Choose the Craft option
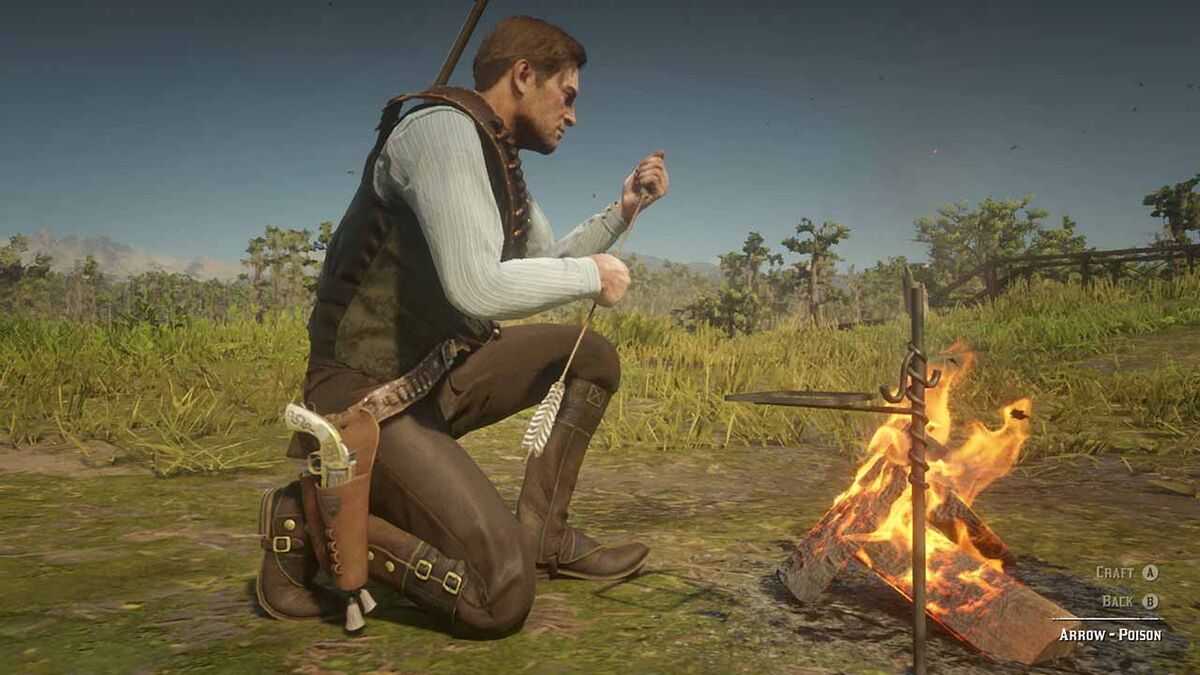The width and height of the screenshot is (1200, 675). click(x=1126, y=573)
